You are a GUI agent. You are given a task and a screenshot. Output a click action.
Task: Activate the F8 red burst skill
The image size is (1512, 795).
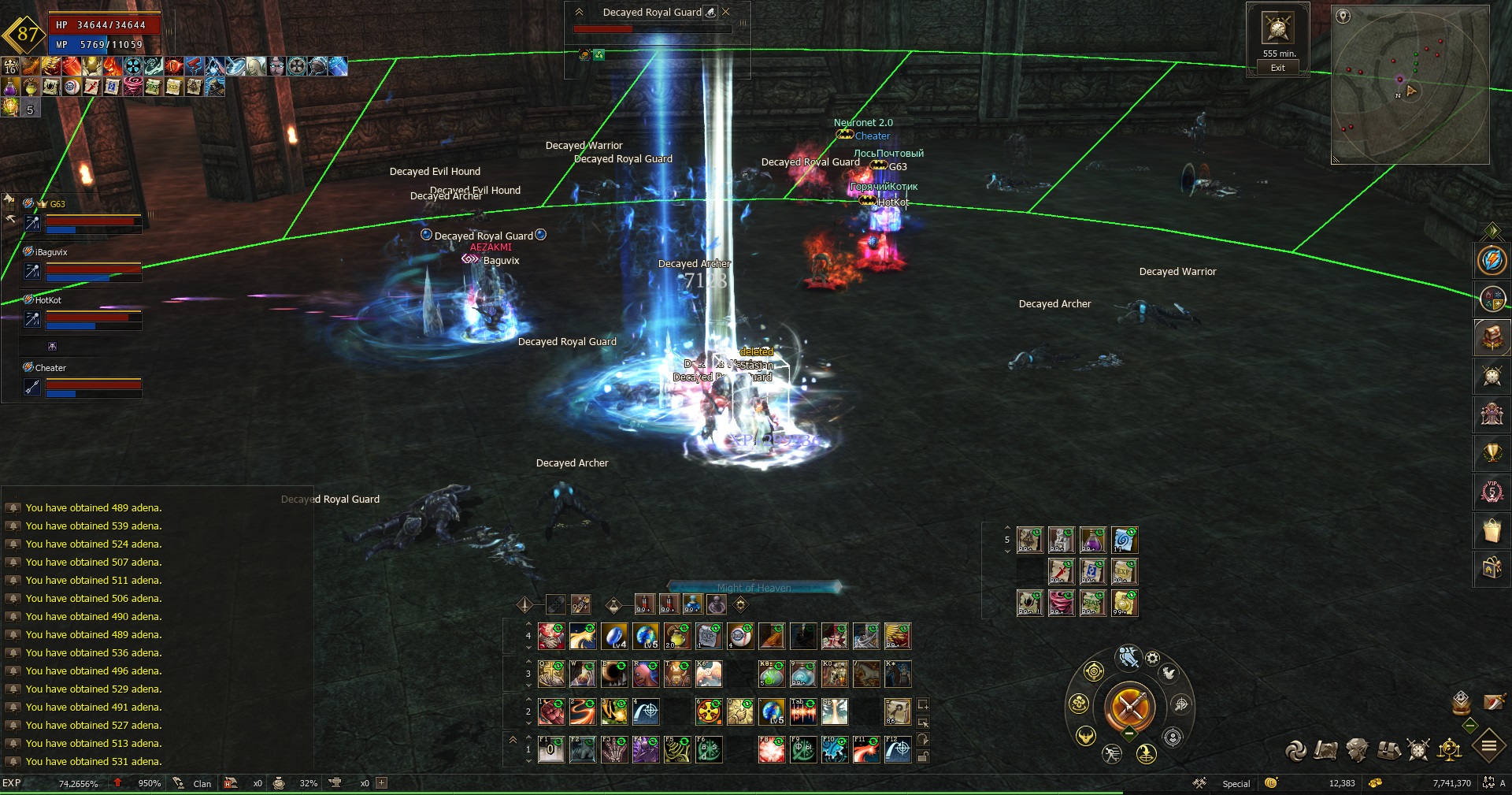pyautogui.click(x=771, y=749)
